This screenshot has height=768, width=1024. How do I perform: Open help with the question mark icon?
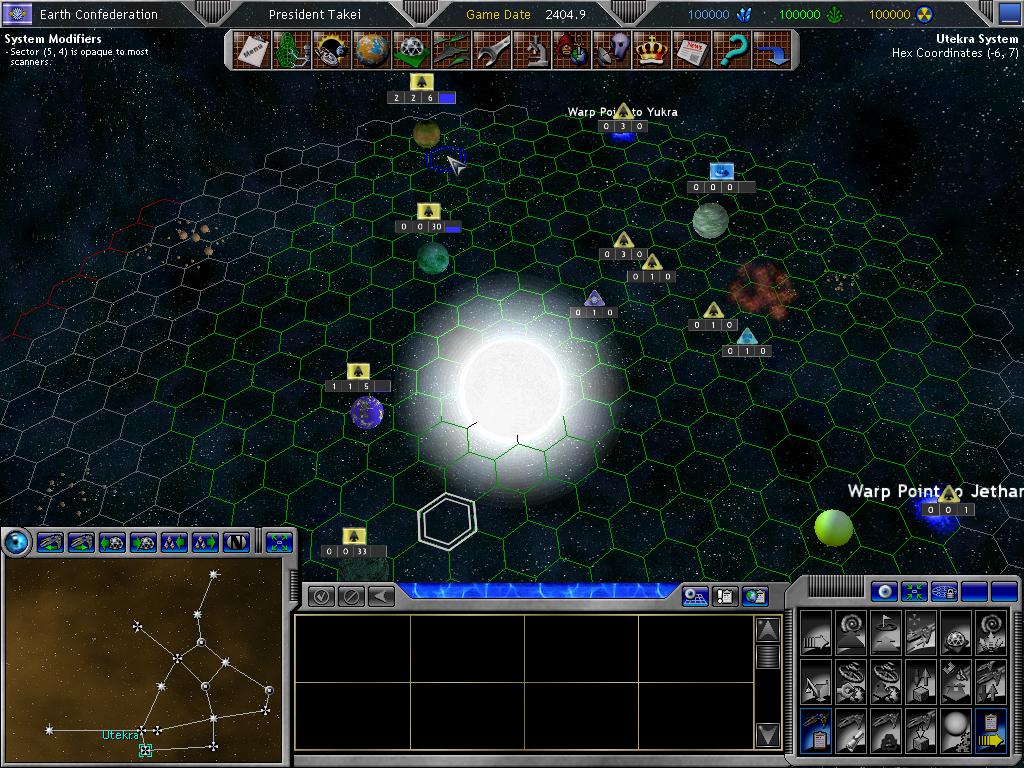coord(732,49)
